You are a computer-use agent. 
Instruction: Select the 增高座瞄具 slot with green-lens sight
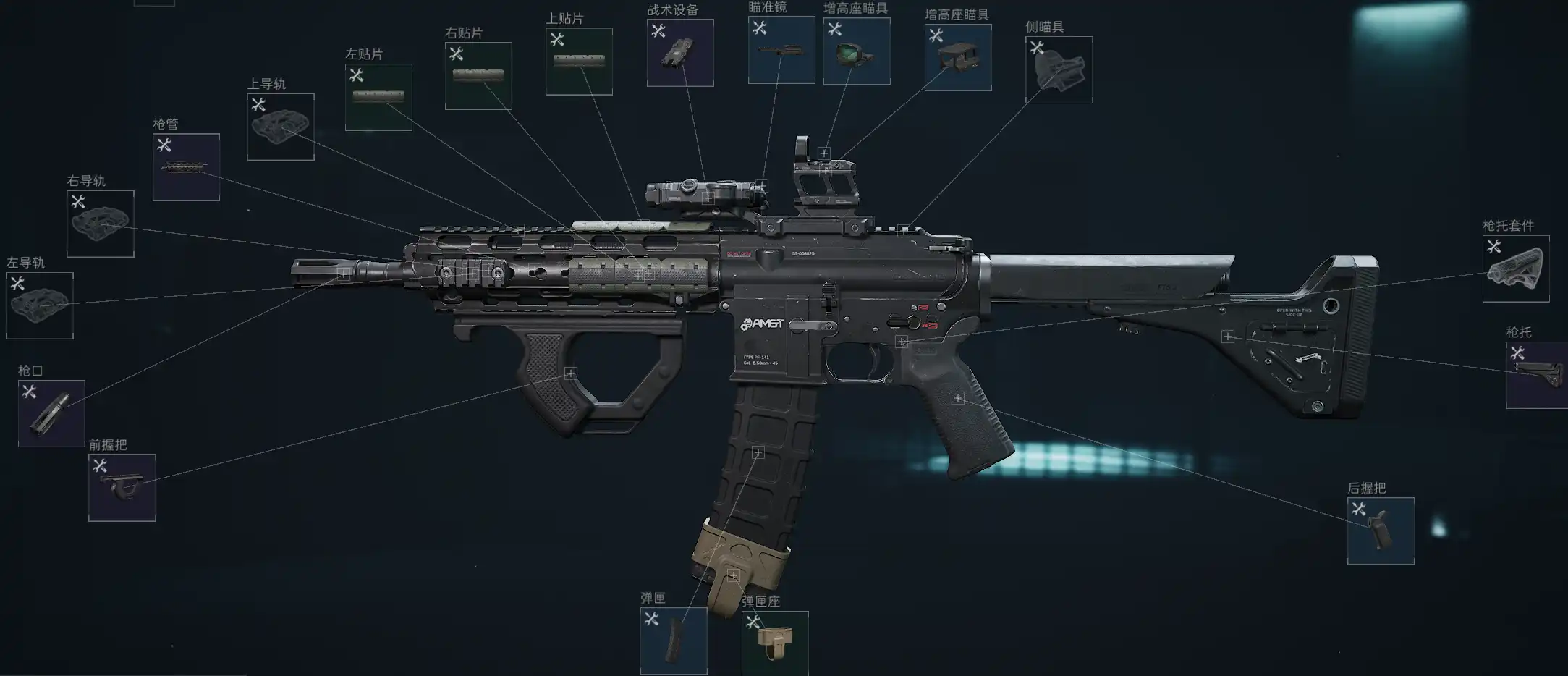857,51
